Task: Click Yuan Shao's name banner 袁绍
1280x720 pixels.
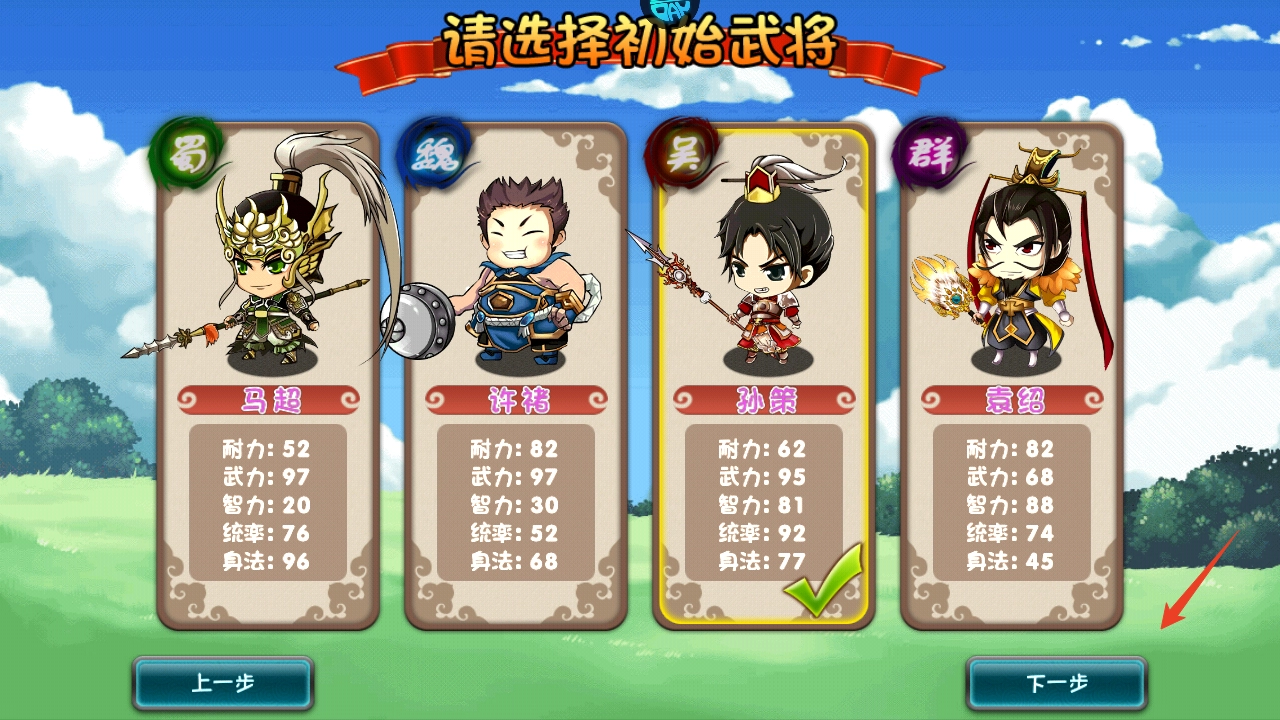Action: pos(1012,397)
